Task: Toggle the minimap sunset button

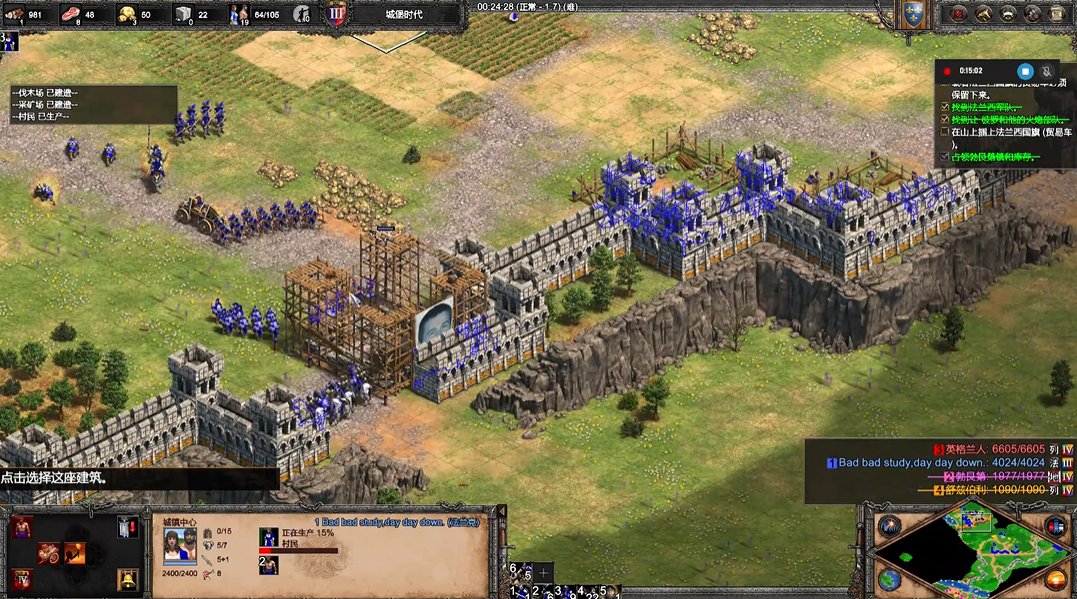Action: [x=1056, y=579]
